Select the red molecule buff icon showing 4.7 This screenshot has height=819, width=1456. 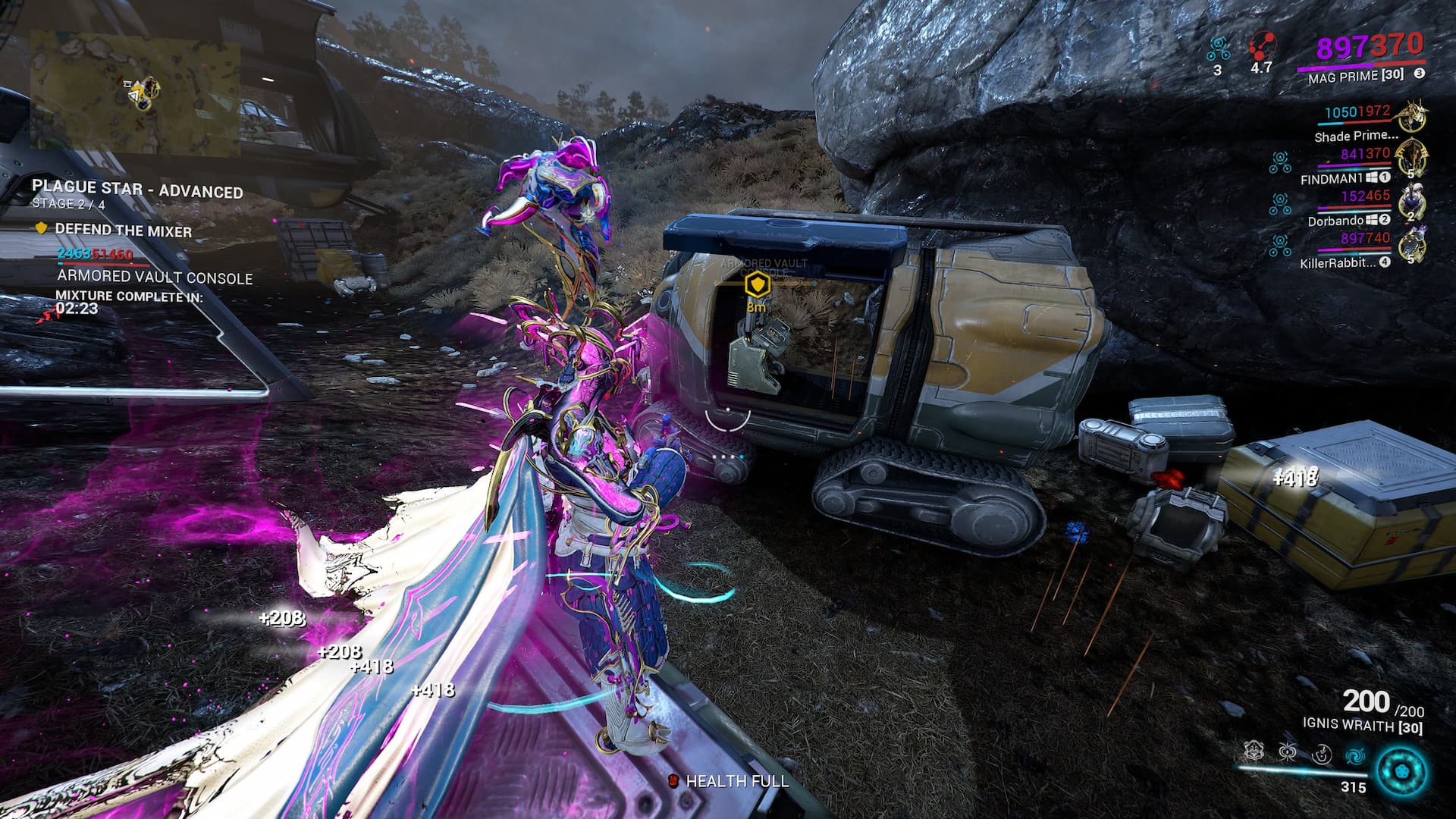pyautogui.click(x=1261, y=47)
